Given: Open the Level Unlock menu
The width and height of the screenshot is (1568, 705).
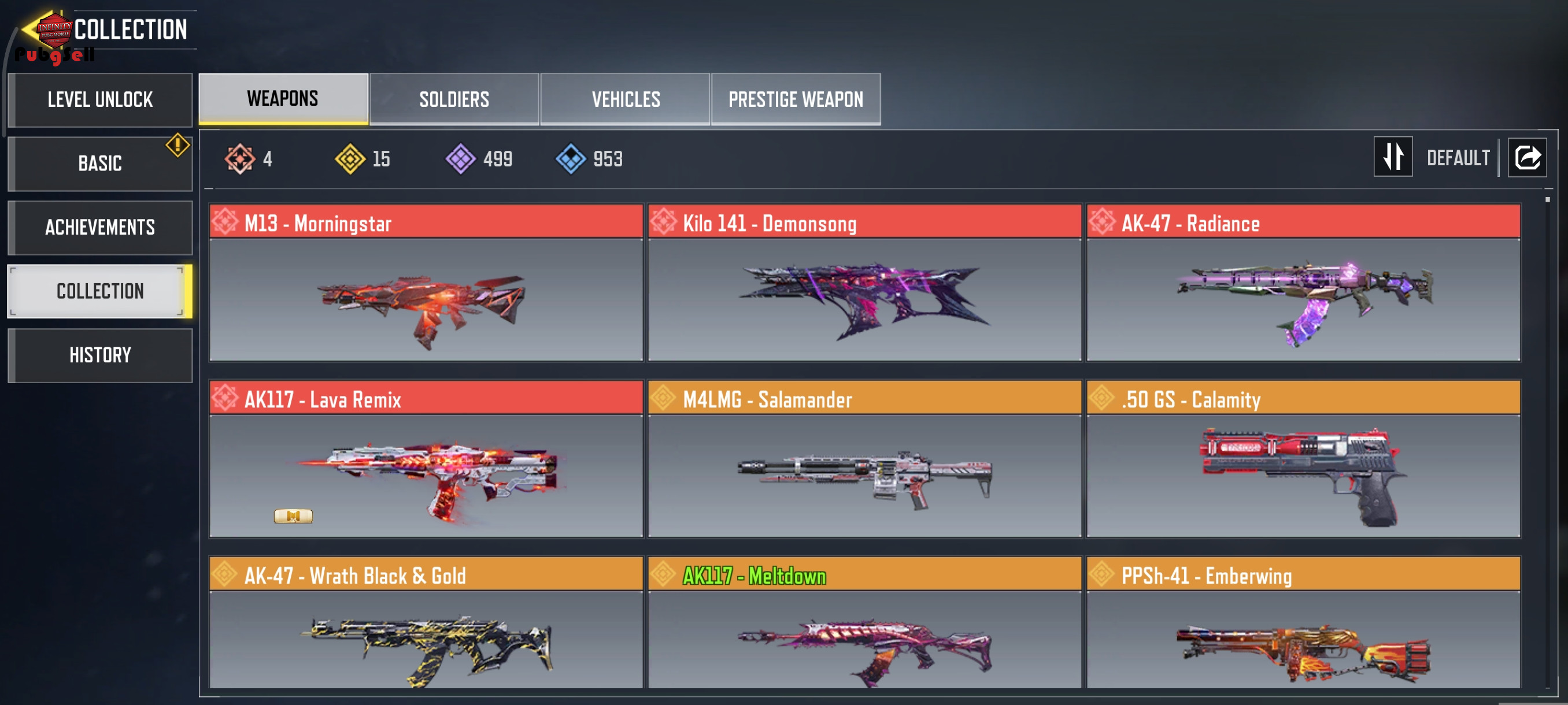Looking at the screenshot, I should click(x=100, y=100).
